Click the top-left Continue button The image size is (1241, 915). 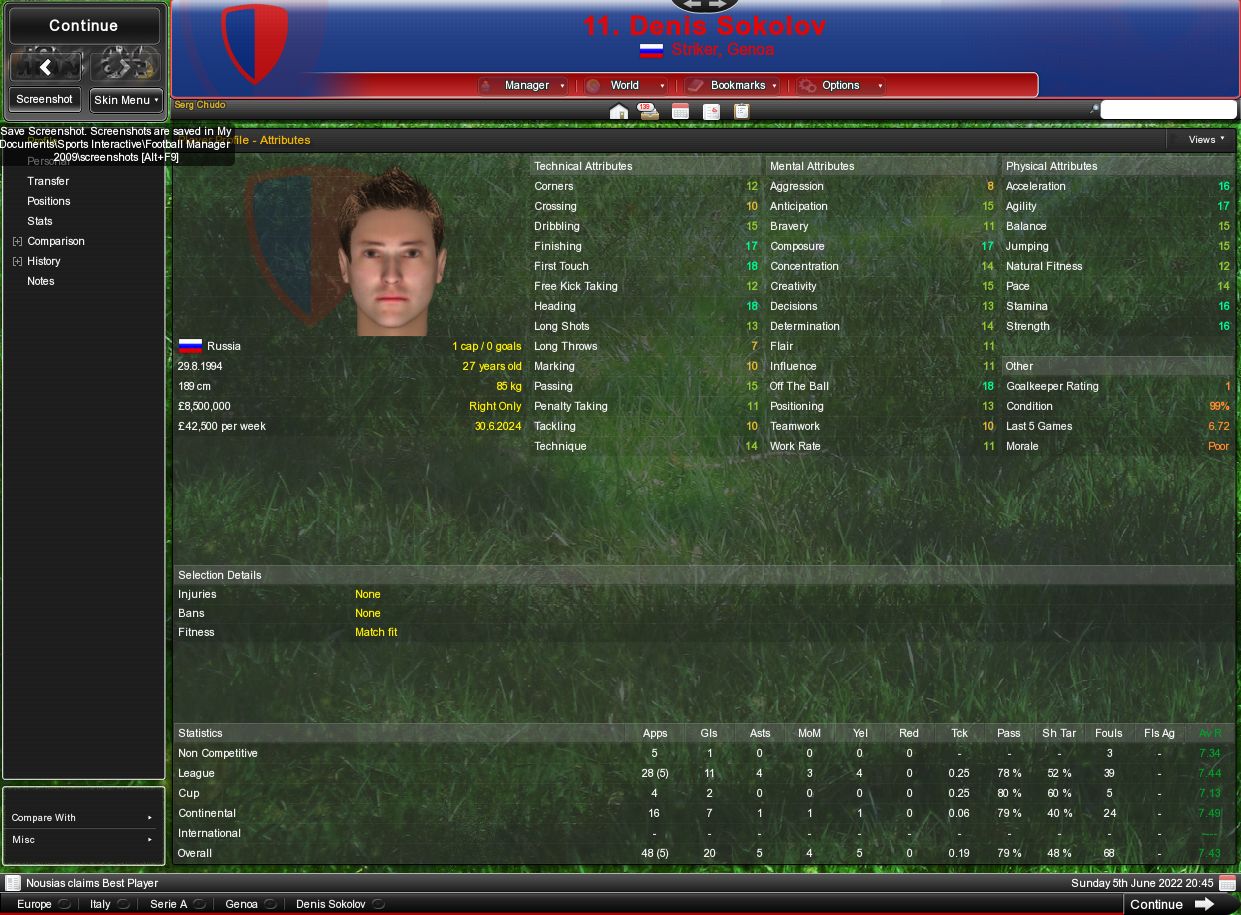coord(84,26)
